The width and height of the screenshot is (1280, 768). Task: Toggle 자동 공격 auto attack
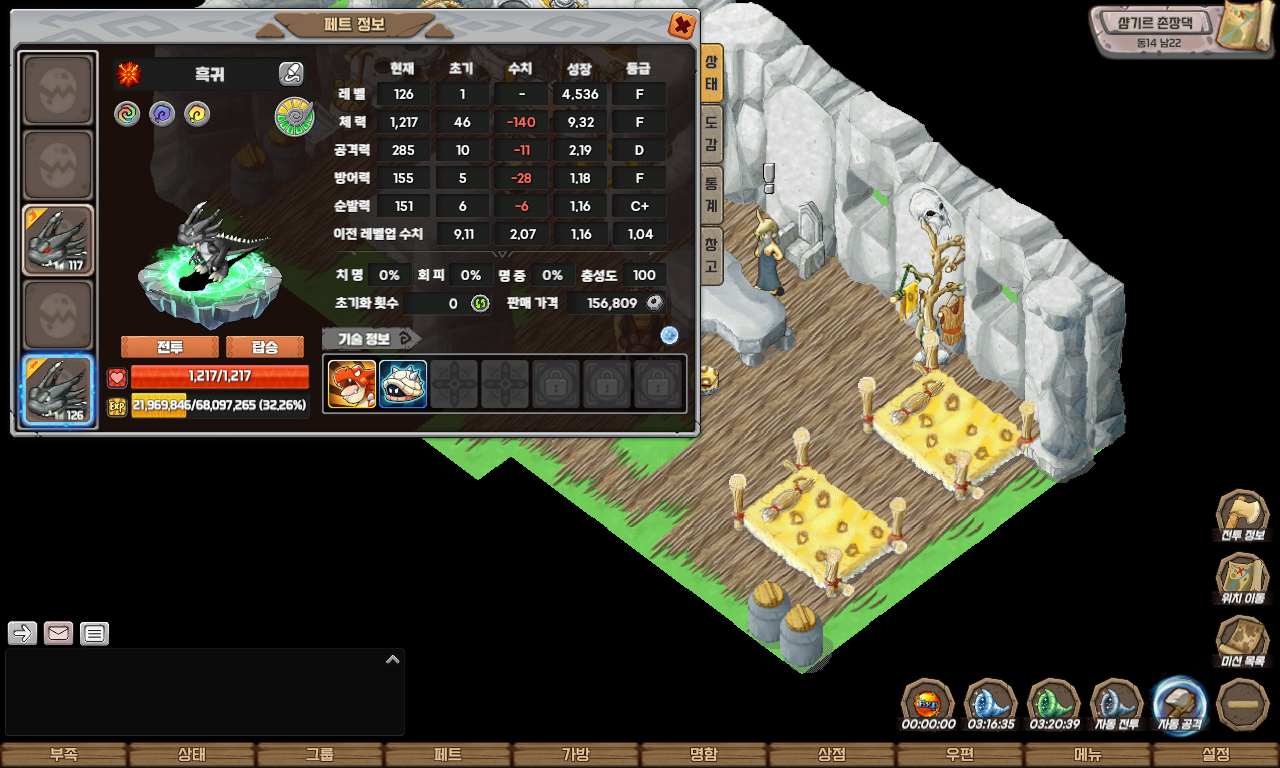click(1180, 704)
